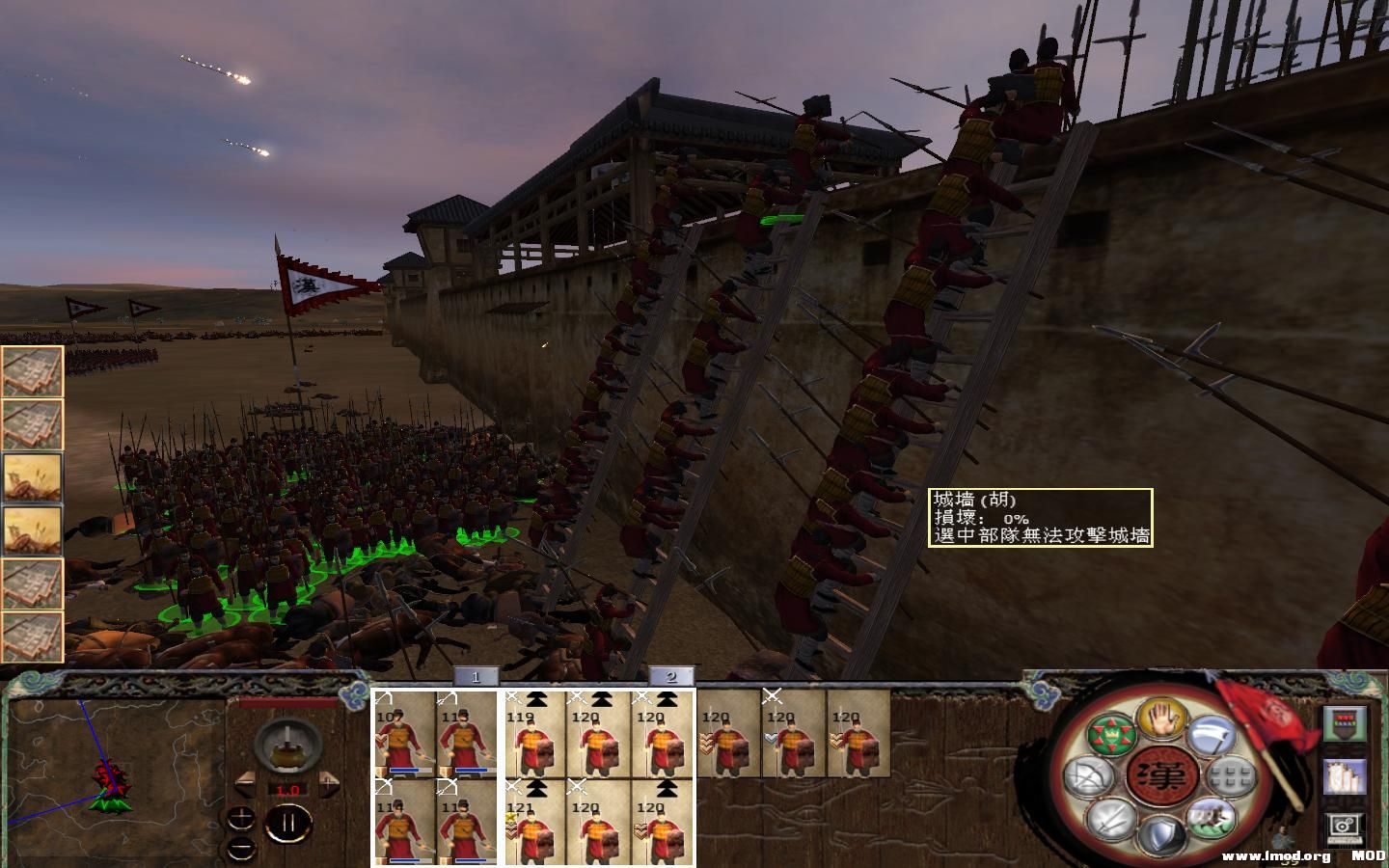Click the camera screenshot icon bottom right
This screenshot has width=1389, height=868.
point(1345,827)
